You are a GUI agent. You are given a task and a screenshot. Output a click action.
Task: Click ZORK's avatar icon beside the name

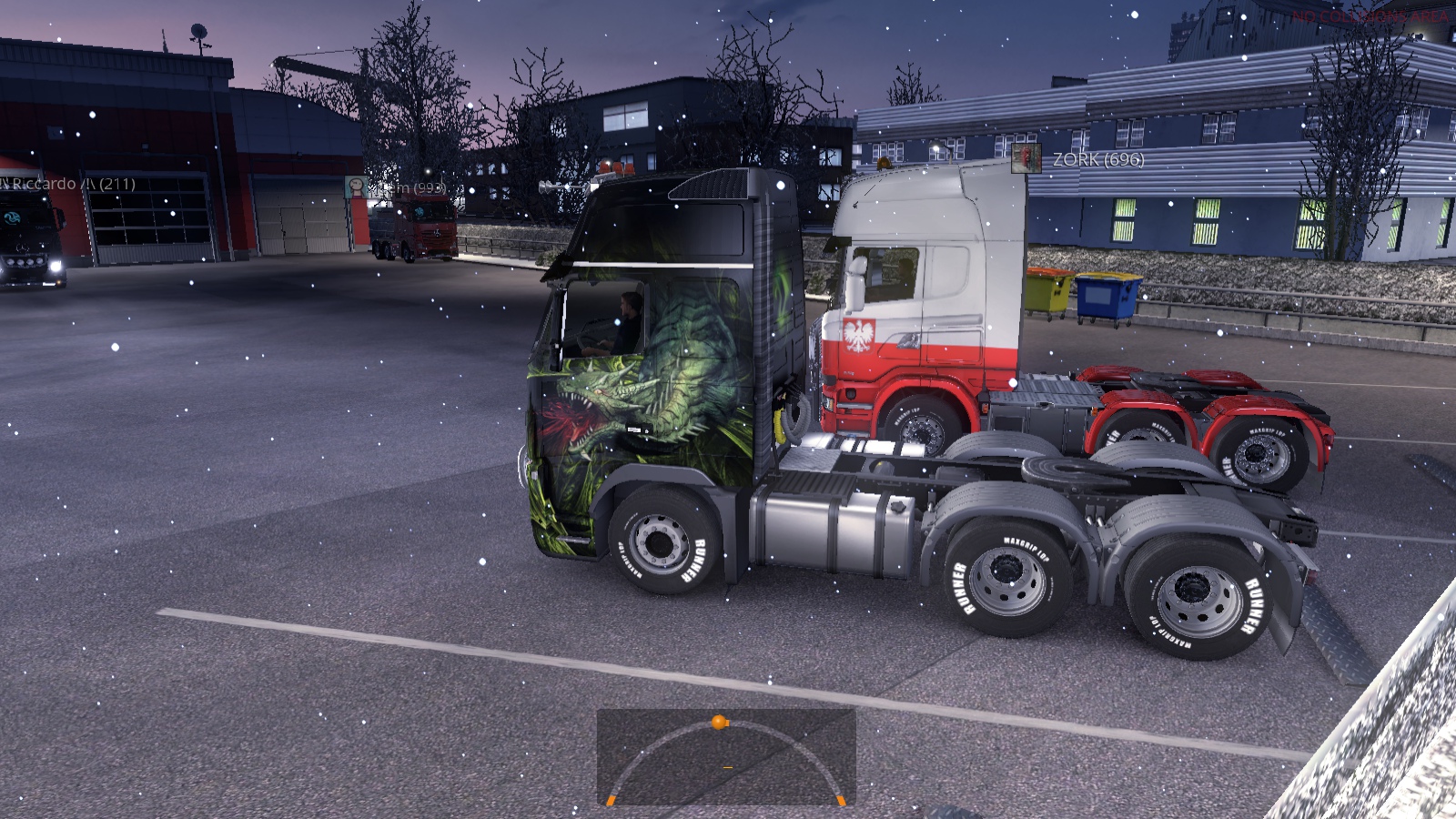pyautogui.click(x=1026, y=158)
